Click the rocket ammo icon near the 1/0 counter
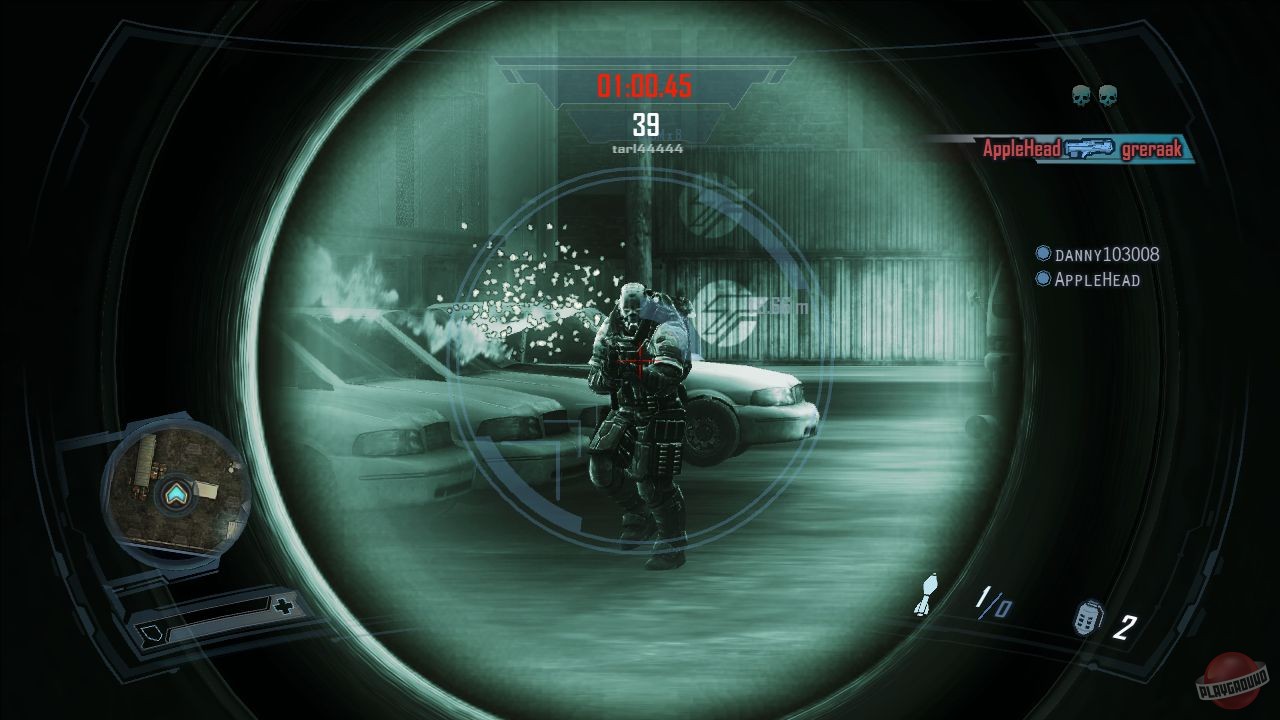1280x720 pixels. pos(925,595)
